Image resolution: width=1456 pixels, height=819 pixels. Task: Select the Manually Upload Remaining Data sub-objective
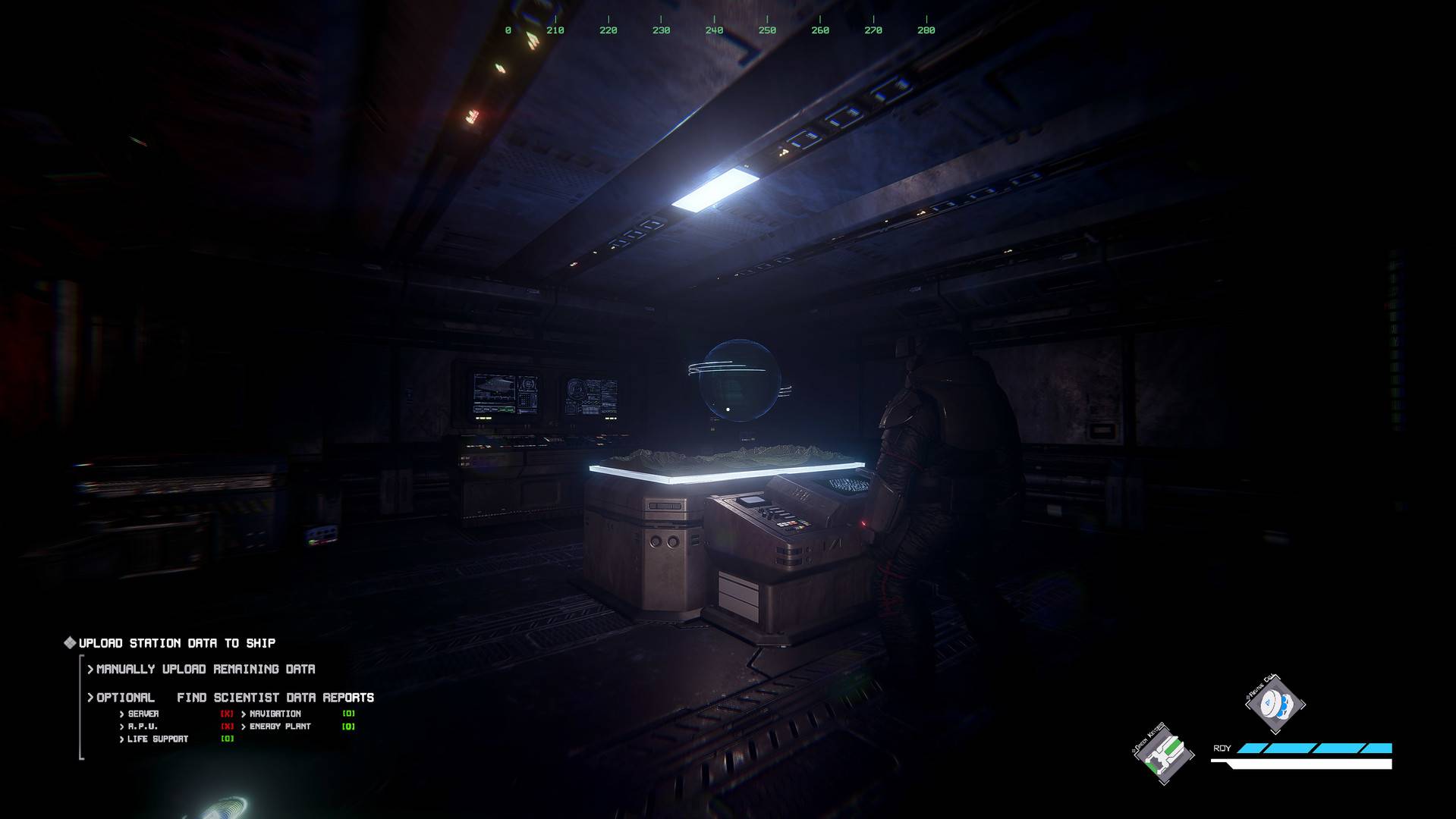(205, 669)
